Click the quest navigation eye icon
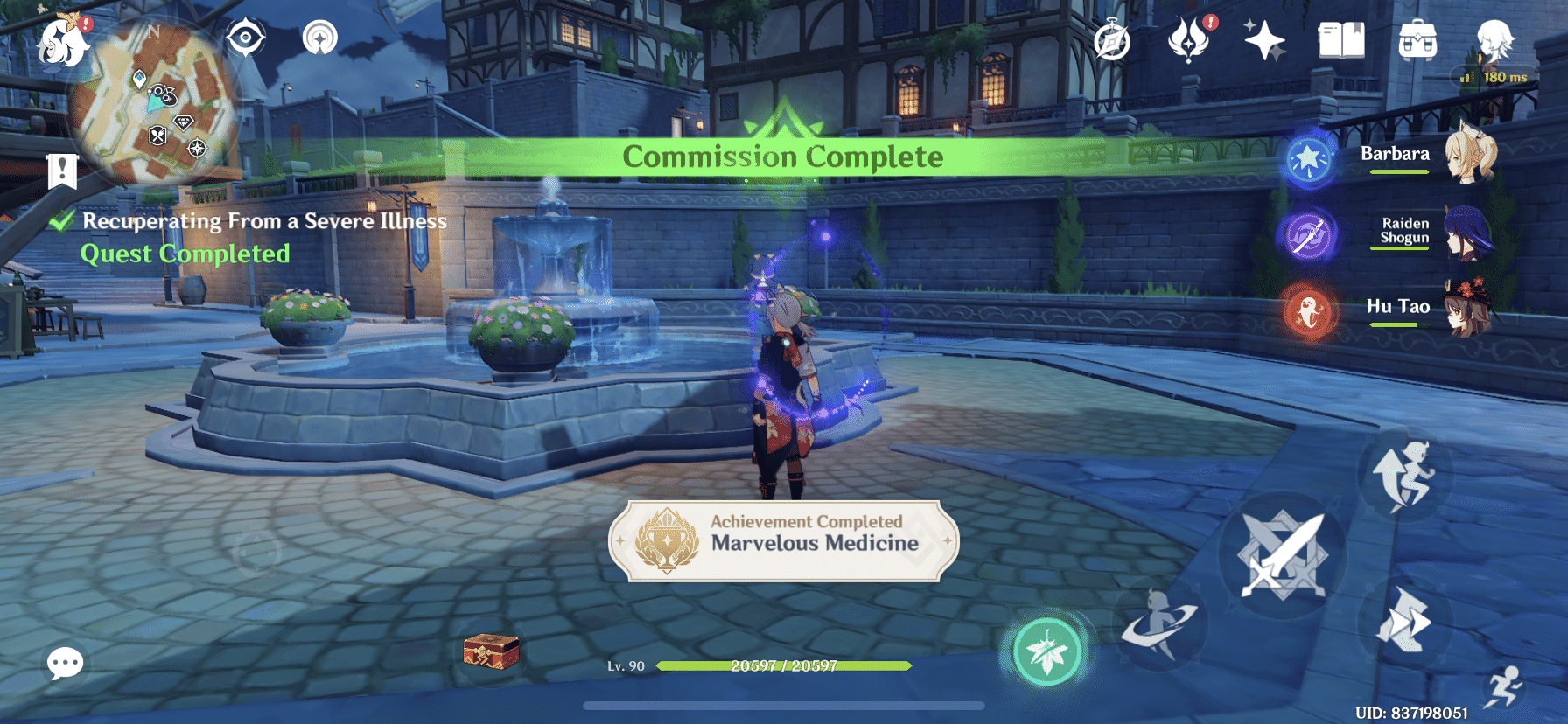 coord(244,38)
